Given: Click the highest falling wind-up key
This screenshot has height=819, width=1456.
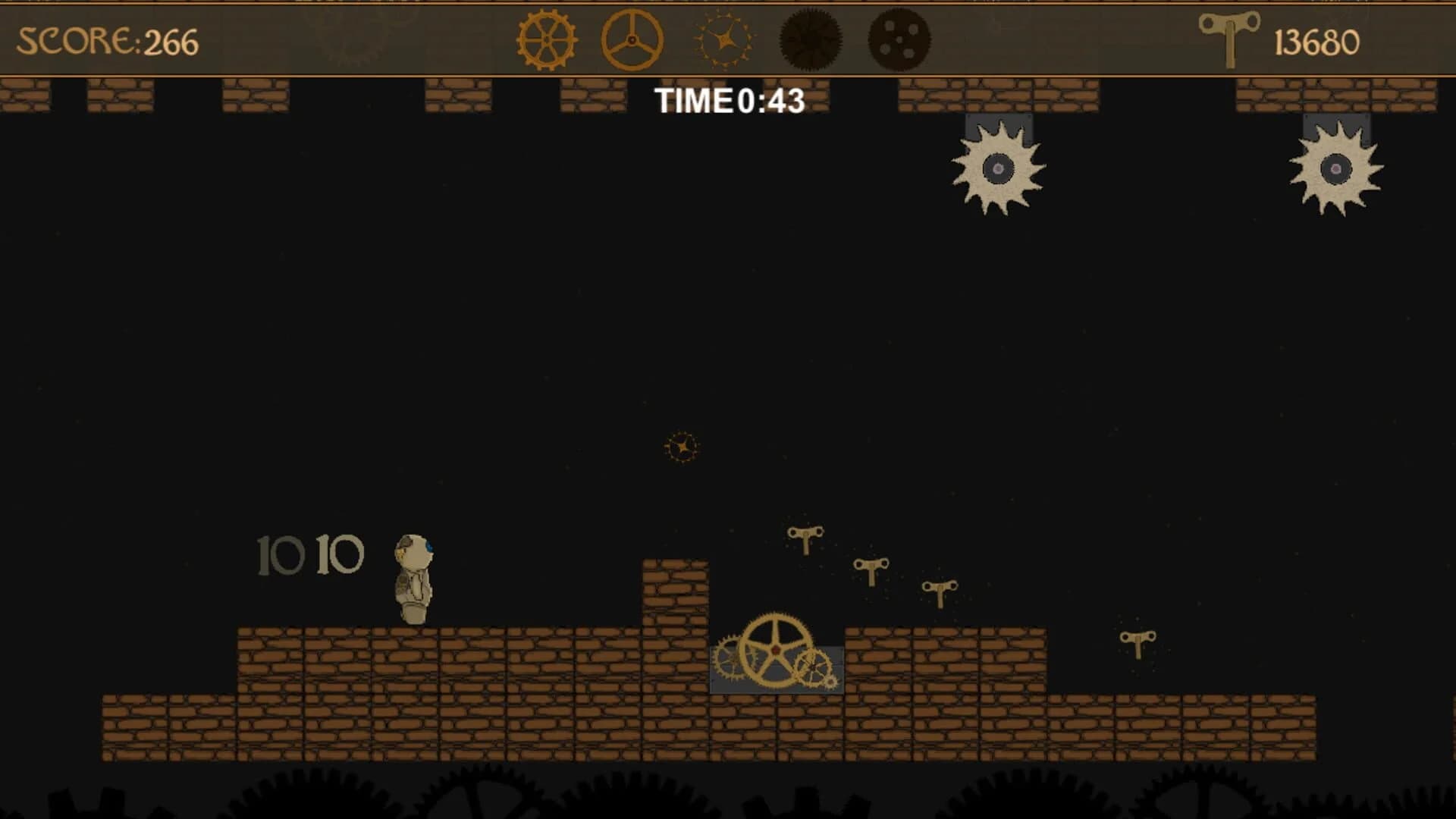Looking at the screenshot, I should (807, 535).
